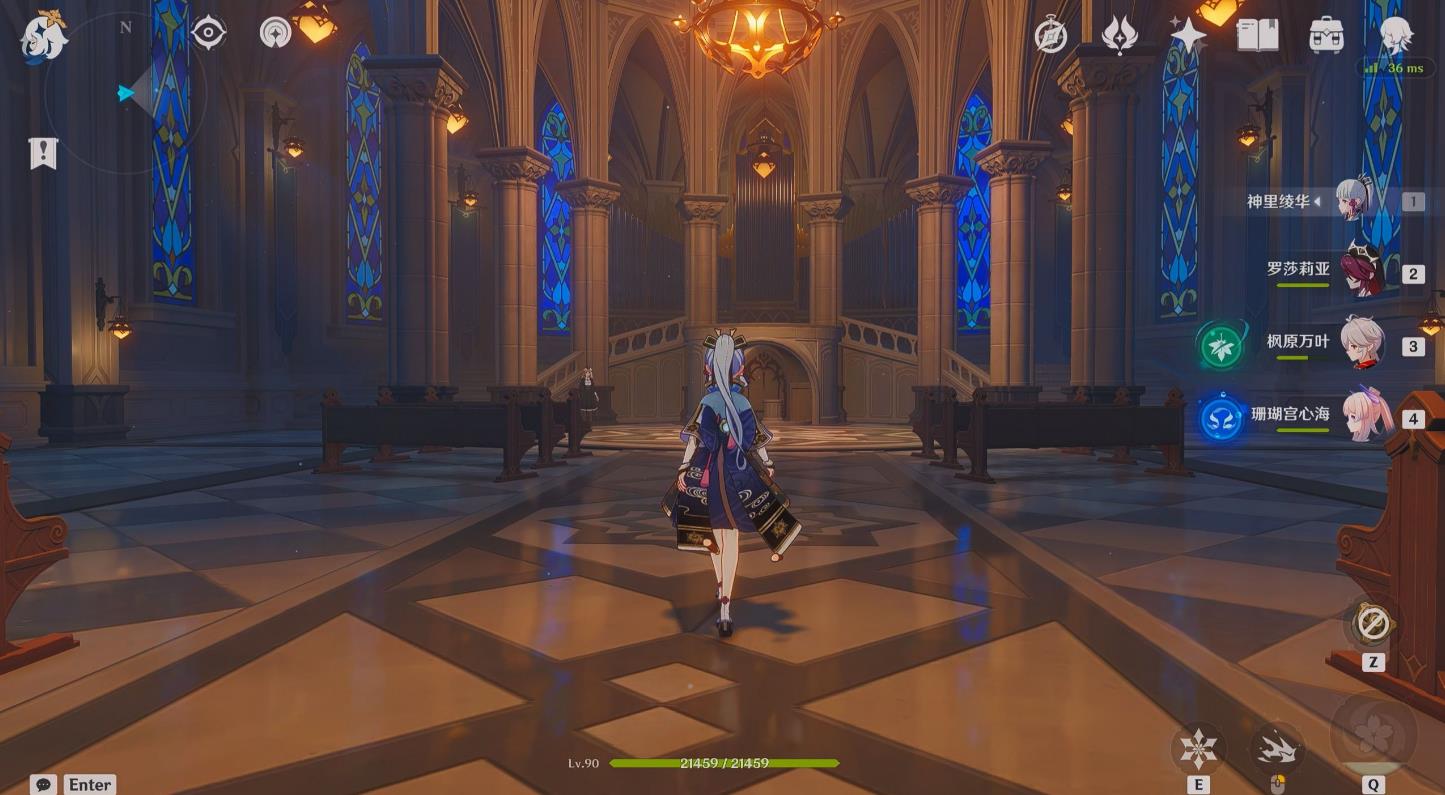Open the map from the minimap
Screen dimensions: 1445x795
[125, 93]
